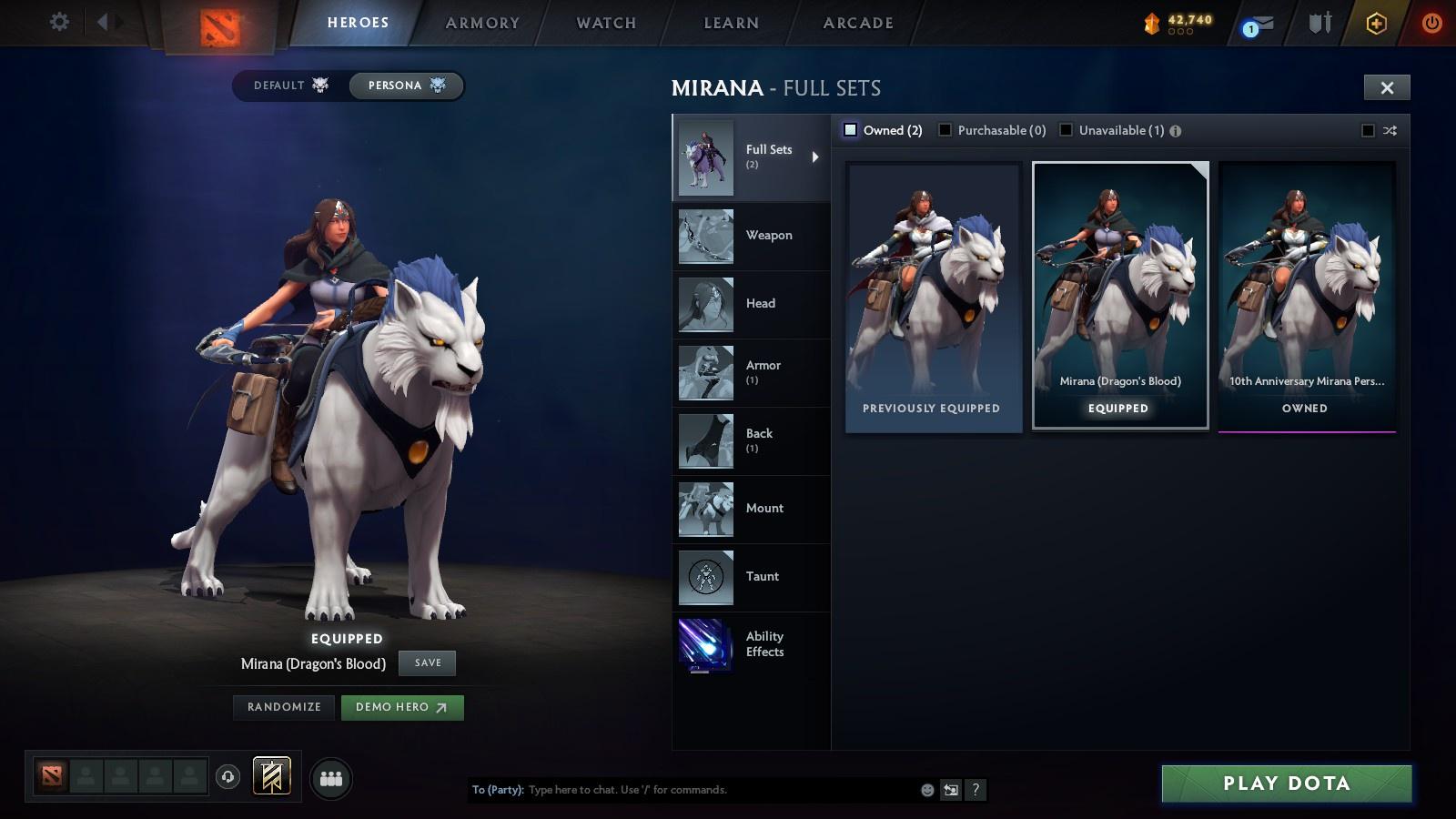Open notifications via the envelope icon
1456x819 pixels.
[x=1260, y=23]
